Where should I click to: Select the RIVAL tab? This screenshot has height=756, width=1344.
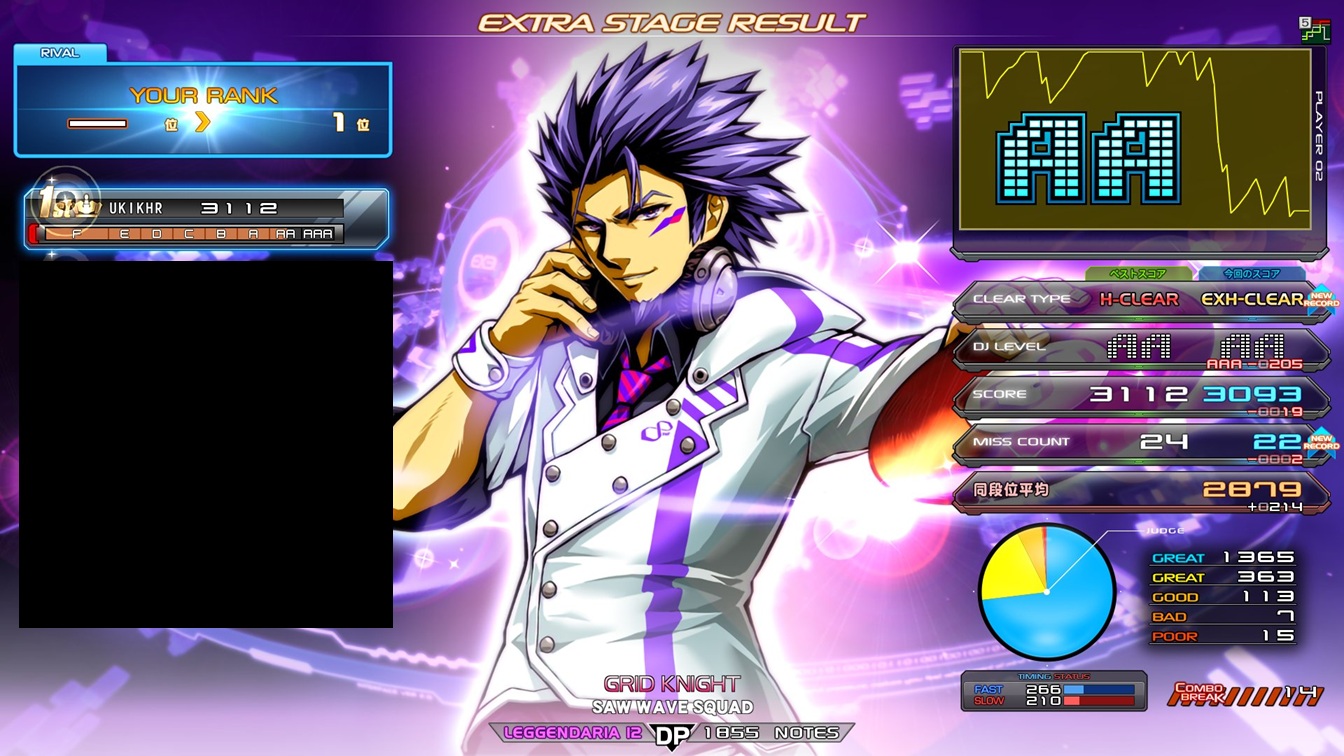60,53
